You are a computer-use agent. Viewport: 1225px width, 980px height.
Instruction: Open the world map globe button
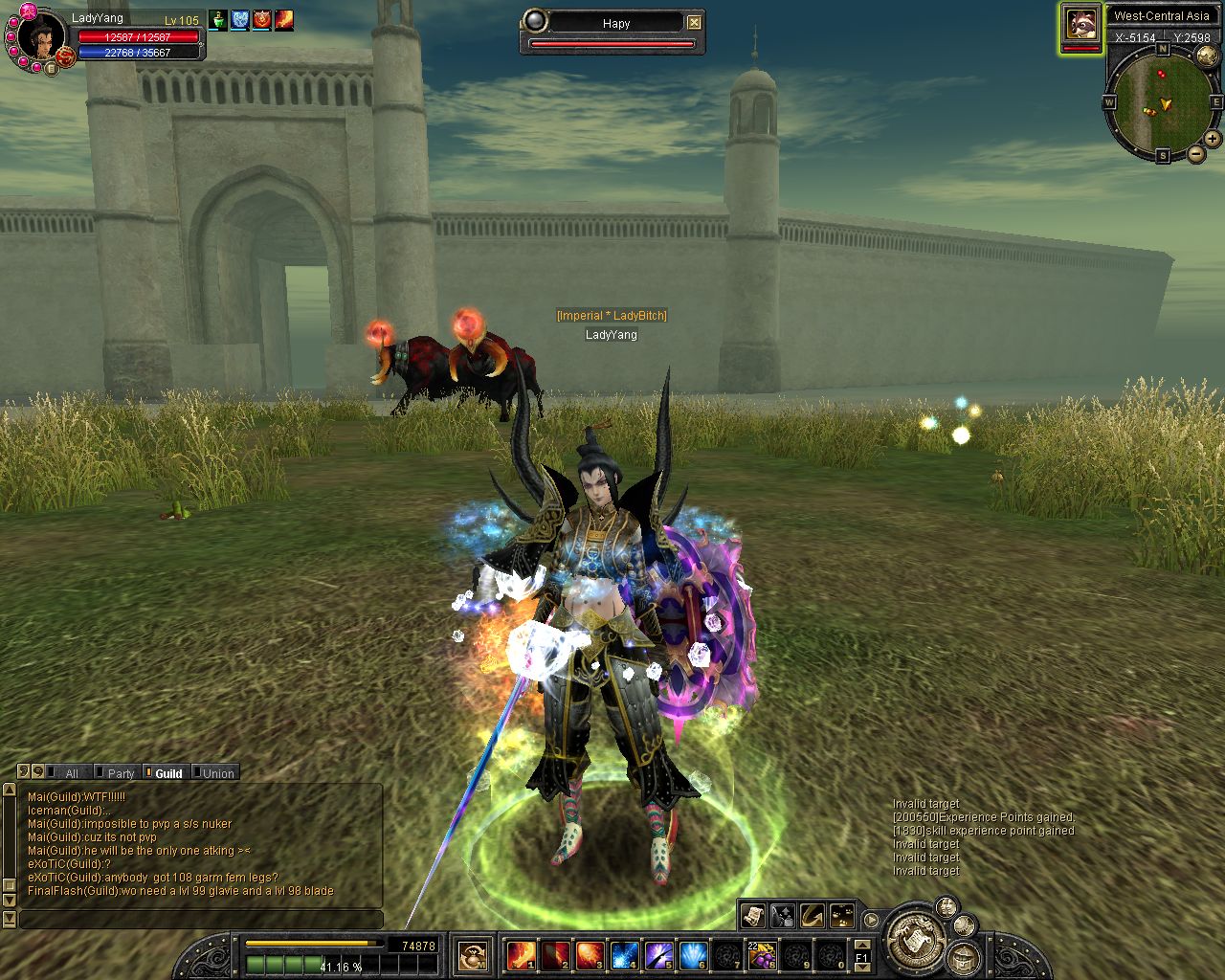[x=1207, y=56]
